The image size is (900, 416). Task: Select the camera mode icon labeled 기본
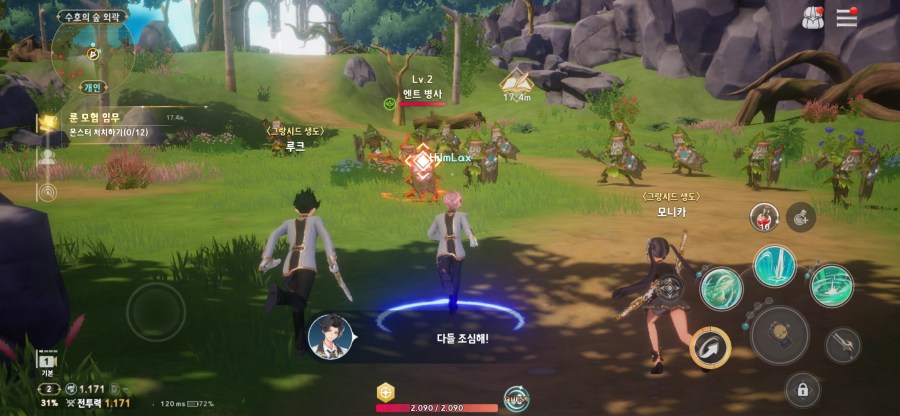pyautogui.click(x=46, y=361)
